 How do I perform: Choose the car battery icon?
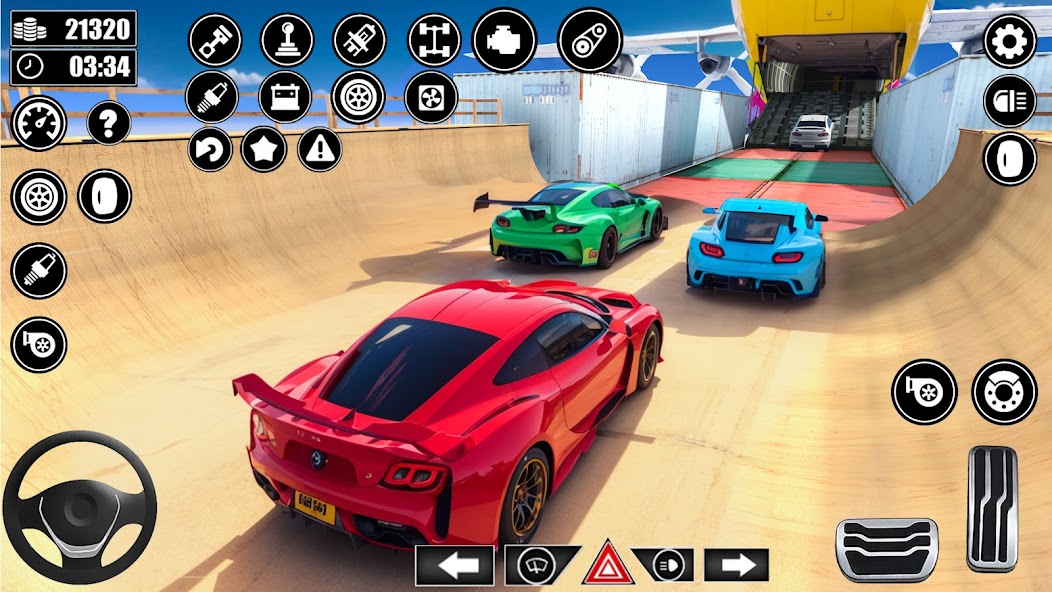[285, 97]
